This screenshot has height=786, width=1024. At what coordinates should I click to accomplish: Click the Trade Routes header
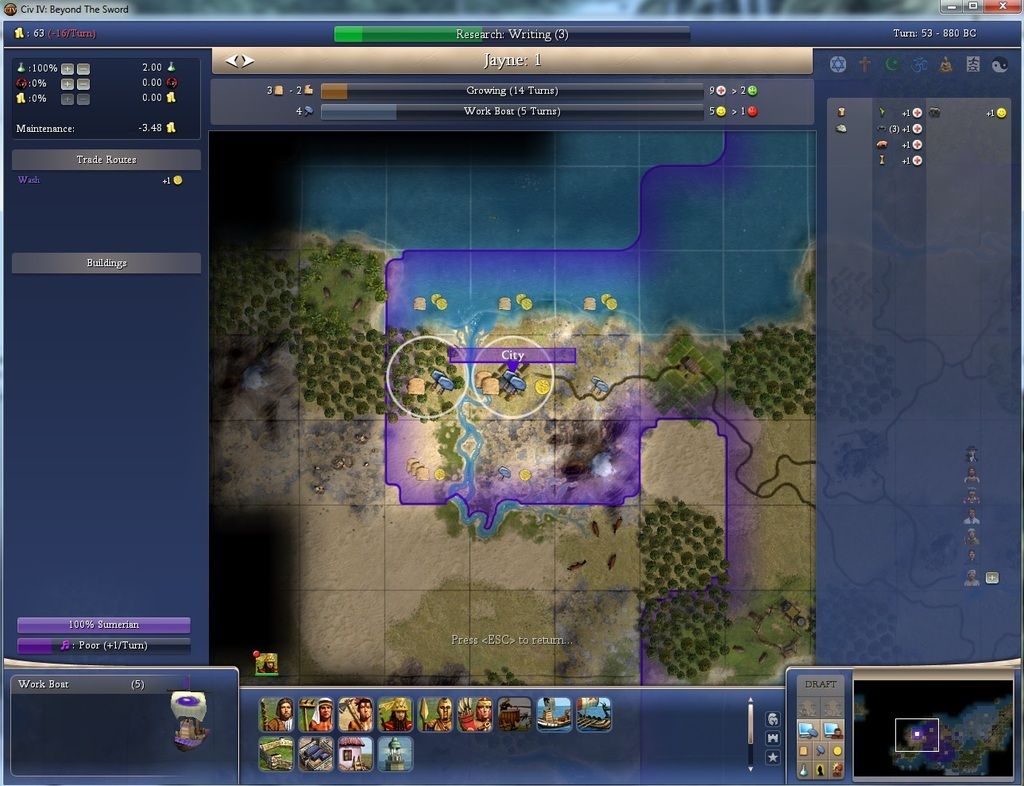tap(106, 160)
